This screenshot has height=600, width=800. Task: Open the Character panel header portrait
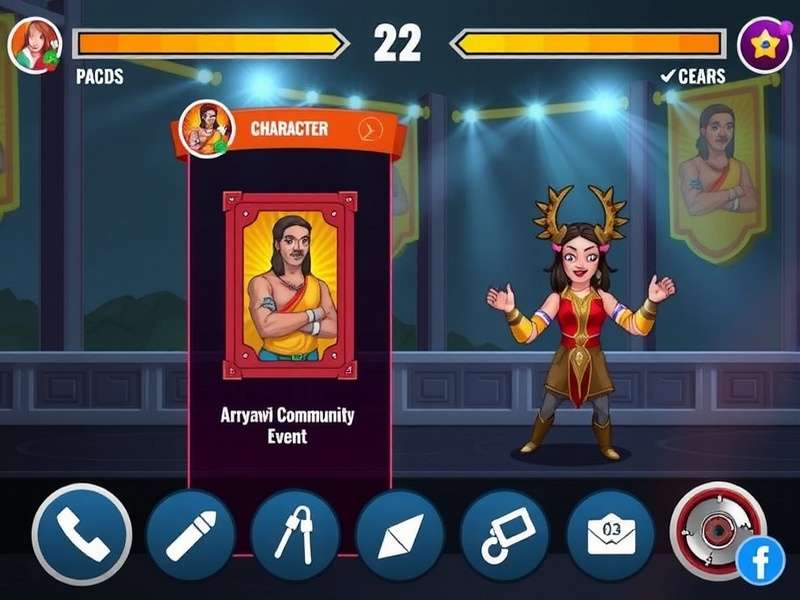click(x=207, y=130)
